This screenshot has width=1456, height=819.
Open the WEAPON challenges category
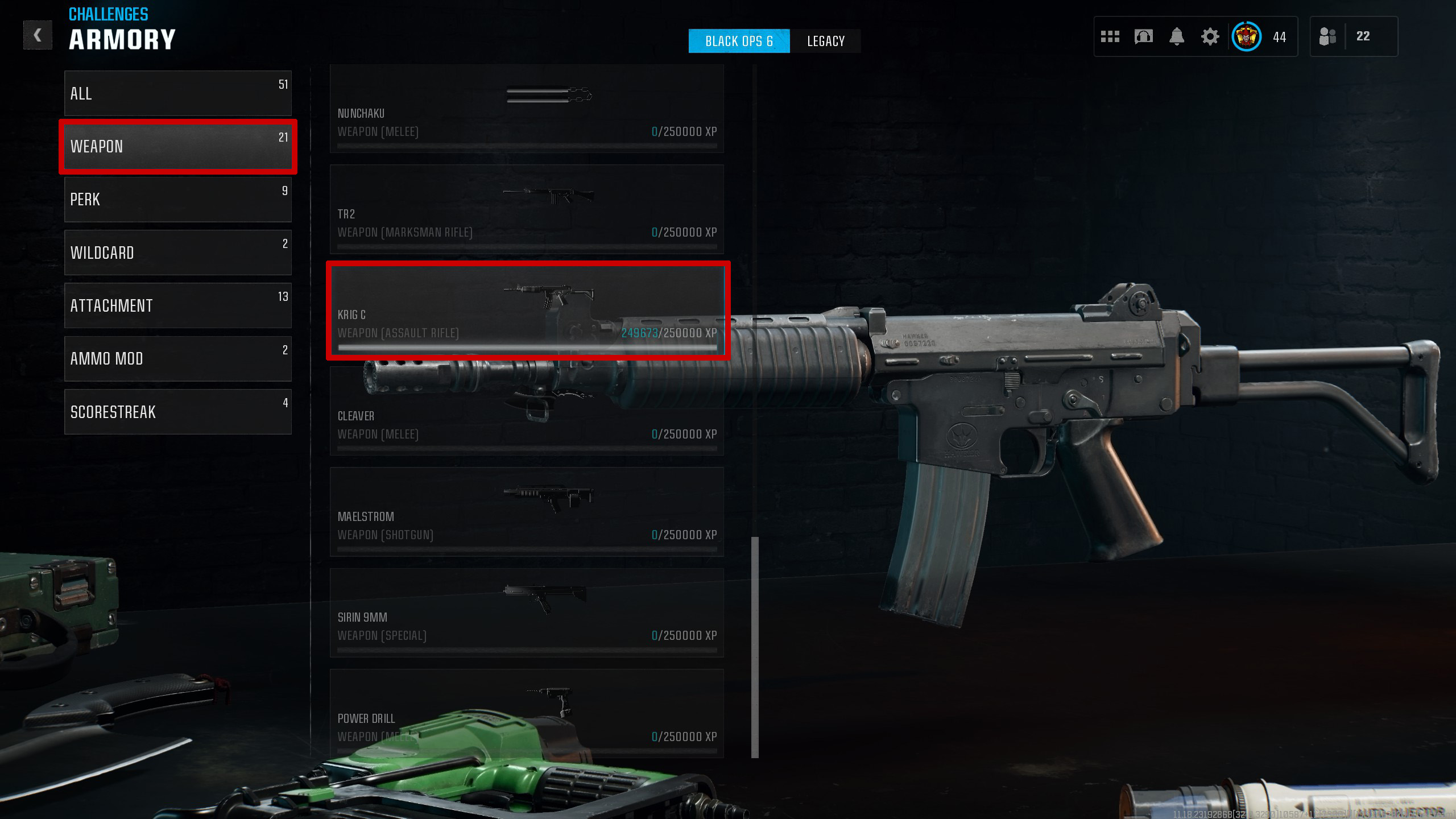pos(177,147)
